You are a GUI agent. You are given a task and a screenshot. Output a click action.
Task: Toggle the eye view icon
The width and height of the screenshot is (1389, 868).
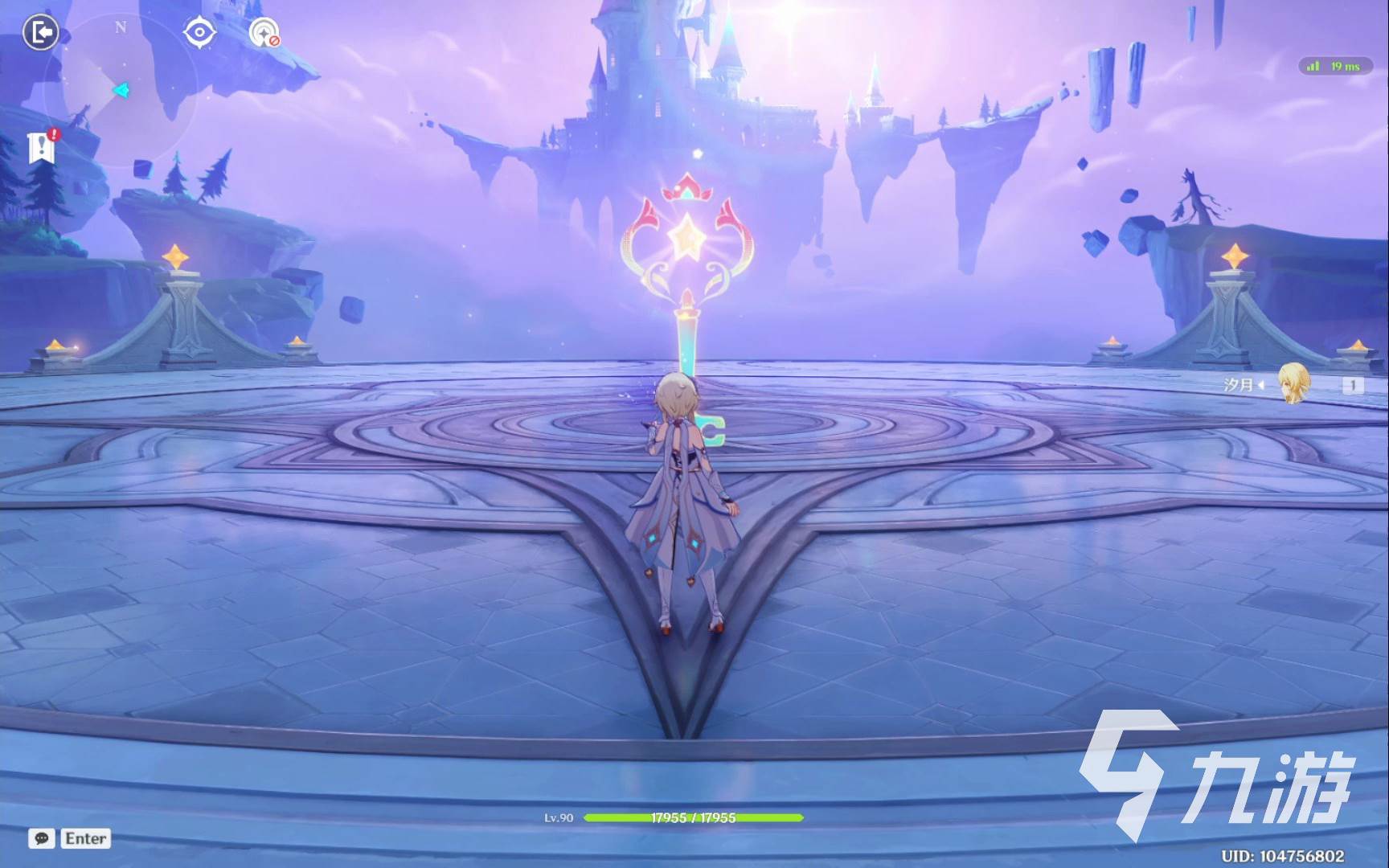tap(199, 33)
